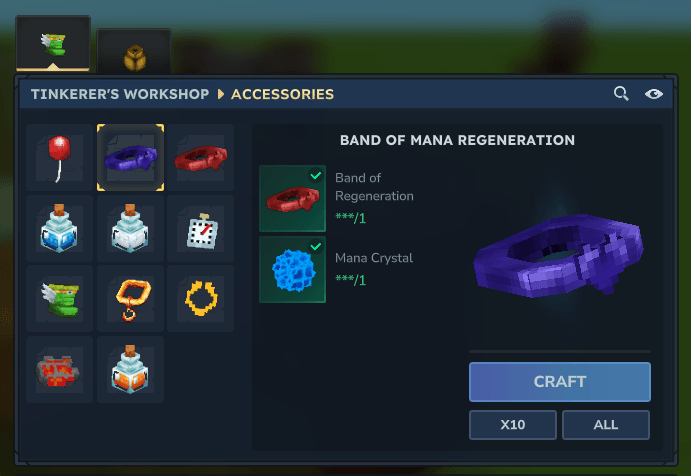Select the purple Band of Mana Regeneration recipe
691x476 pixels.
point(130,158)
